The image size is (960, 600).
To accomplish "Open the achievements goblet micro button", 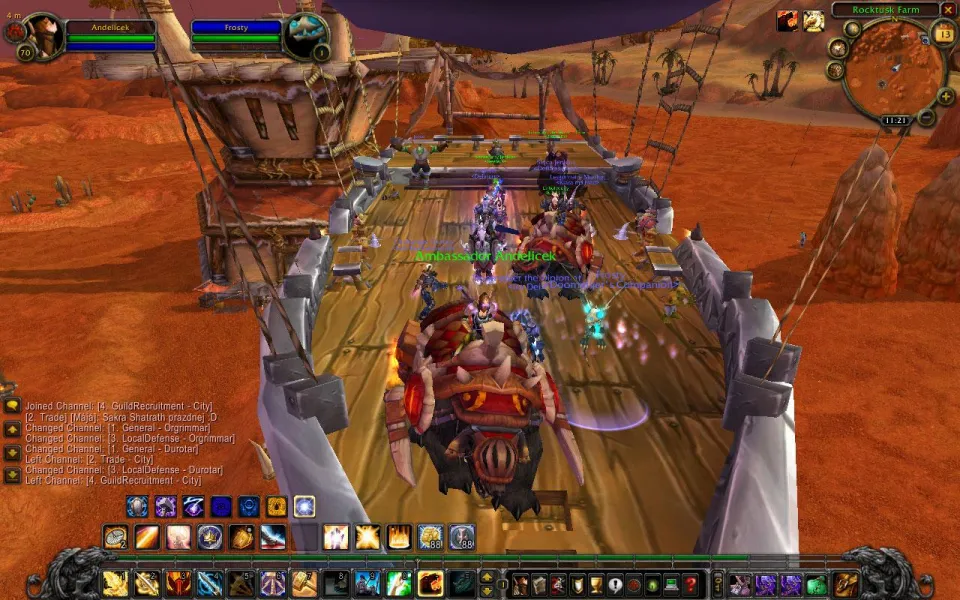I will (x=597, y=584).
